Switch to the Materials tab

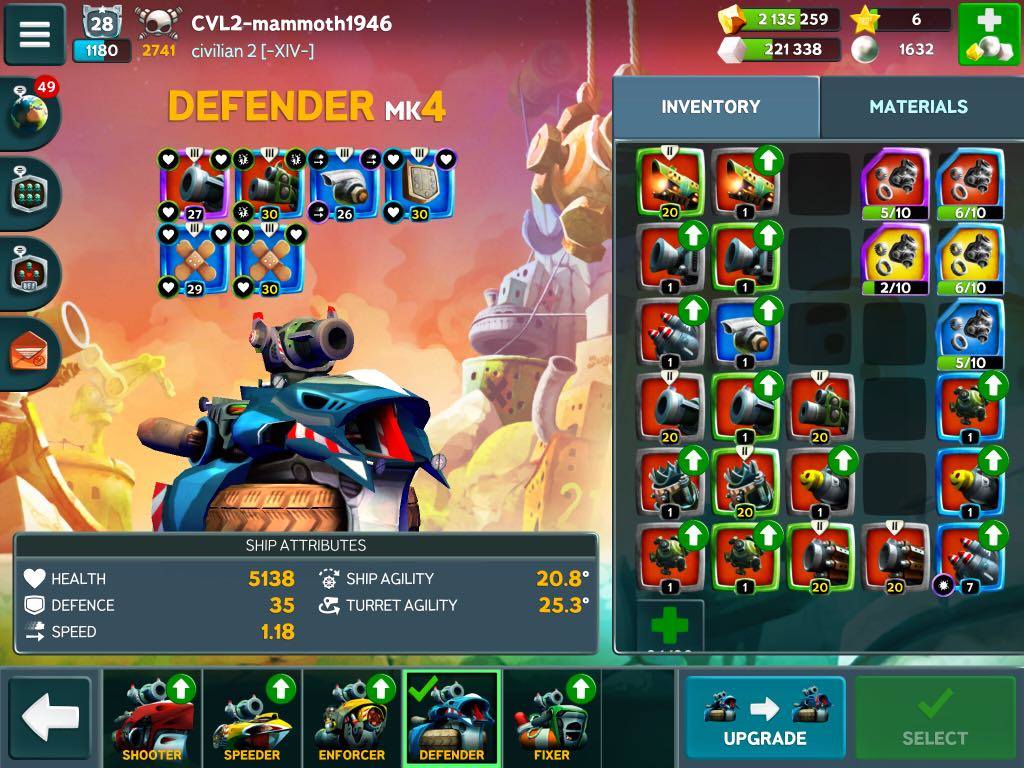click(918, 107)
